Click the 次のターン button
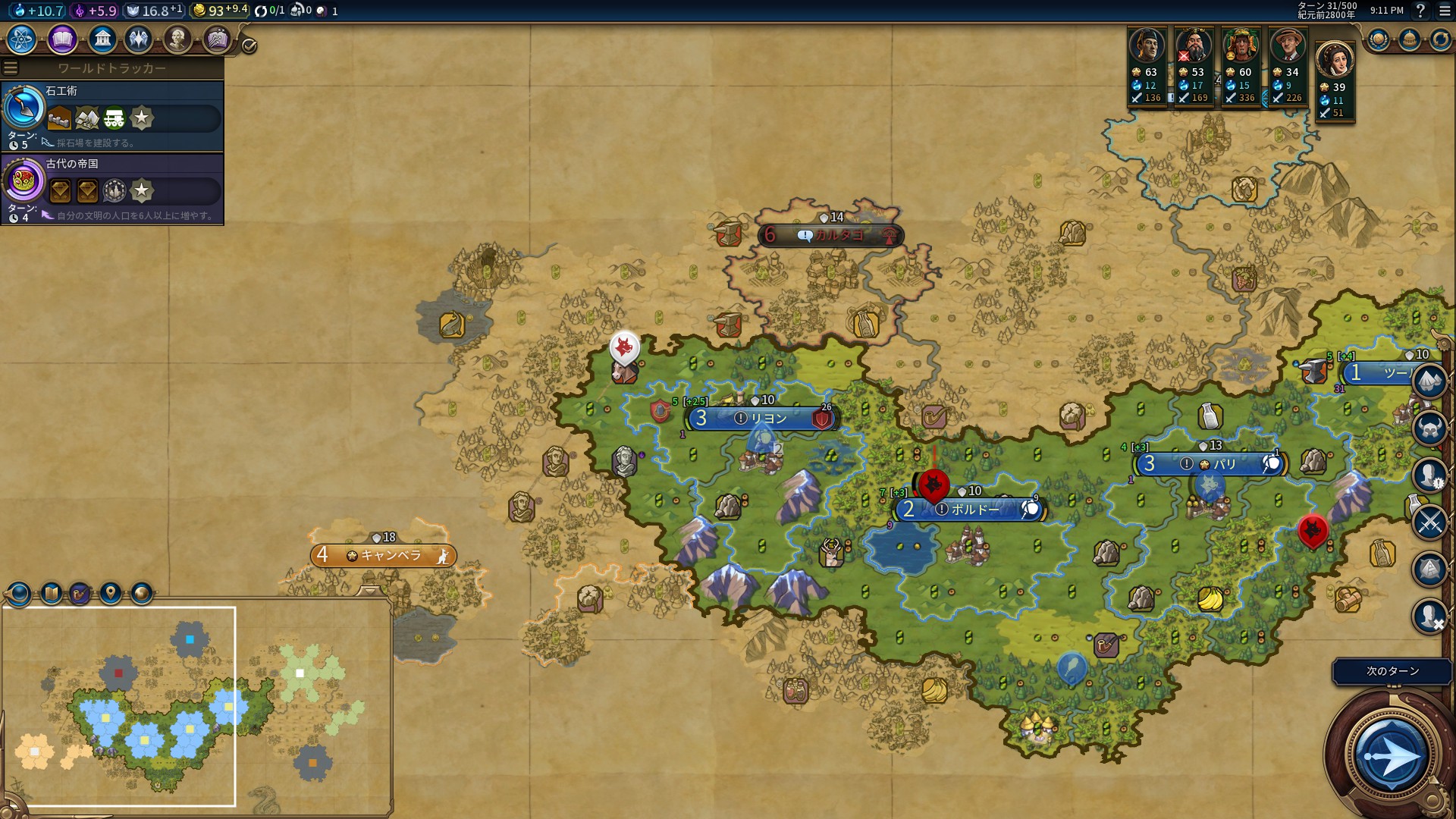1456x819 pixels. (1392, 671)
